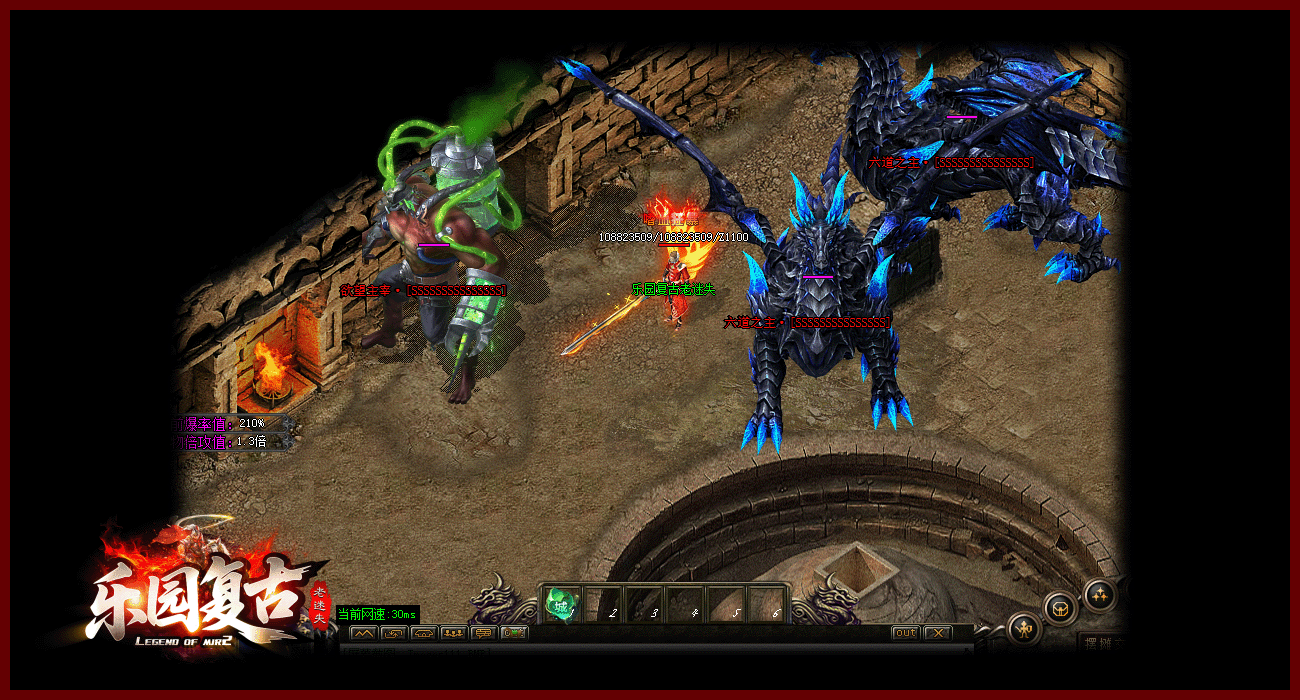1300x700 pixels.
Task: Click the 'out' button on the bottom bar
Action: pos(905,633)
